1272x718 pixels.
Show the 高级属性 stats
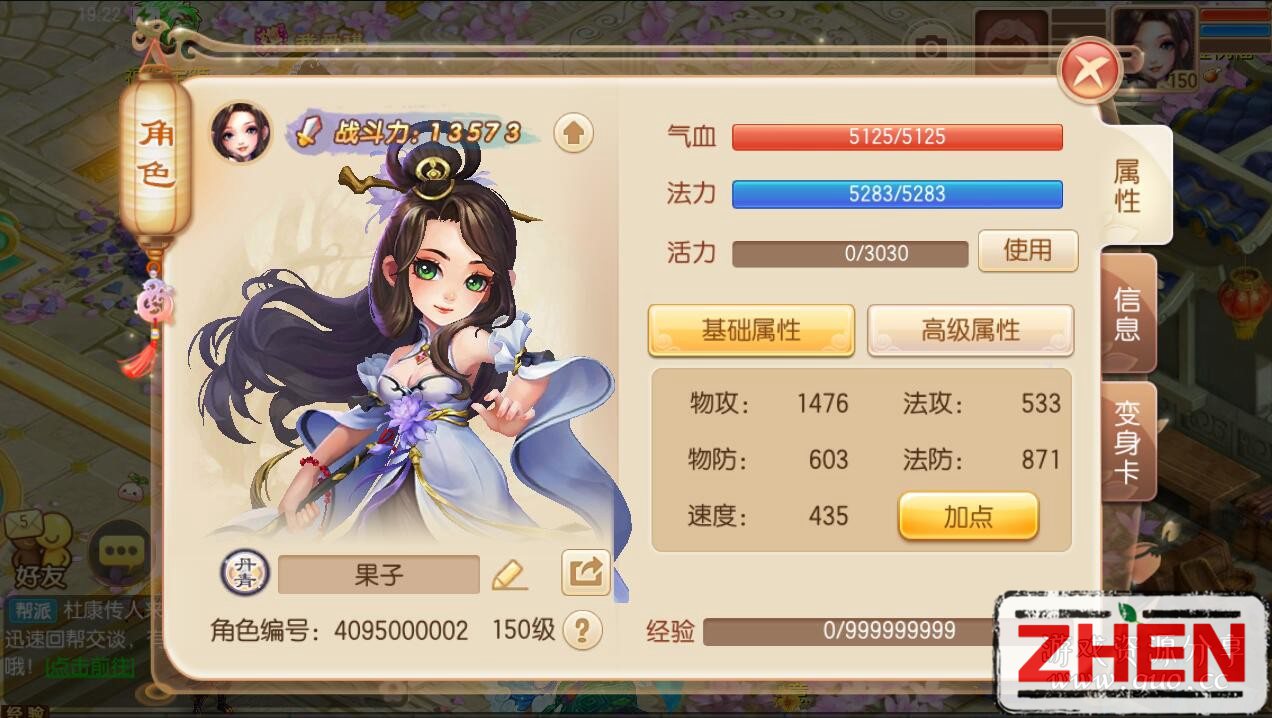pos(970,331)
